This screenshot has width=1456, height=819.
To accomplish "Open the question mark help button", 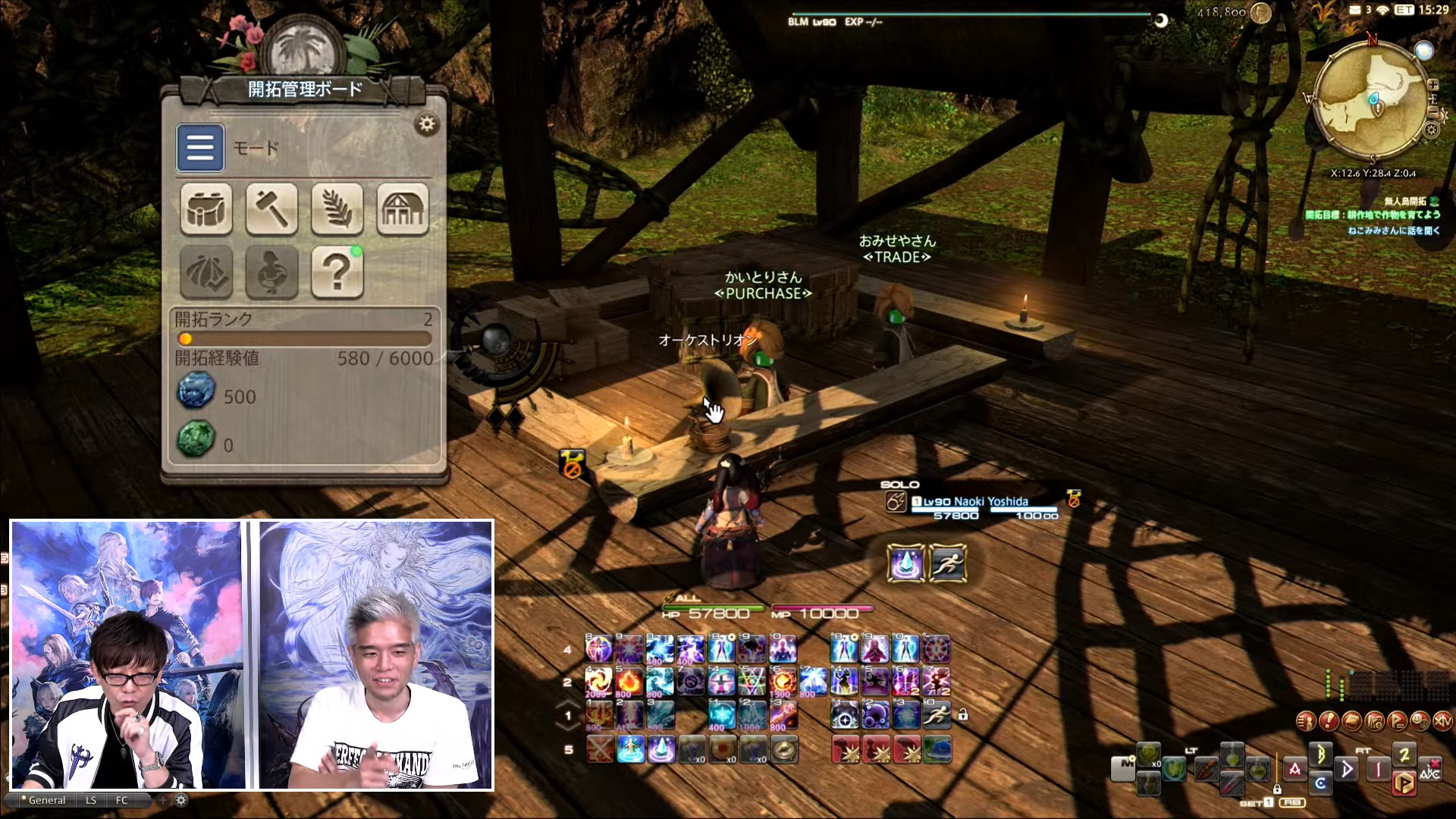I will 337,271.
